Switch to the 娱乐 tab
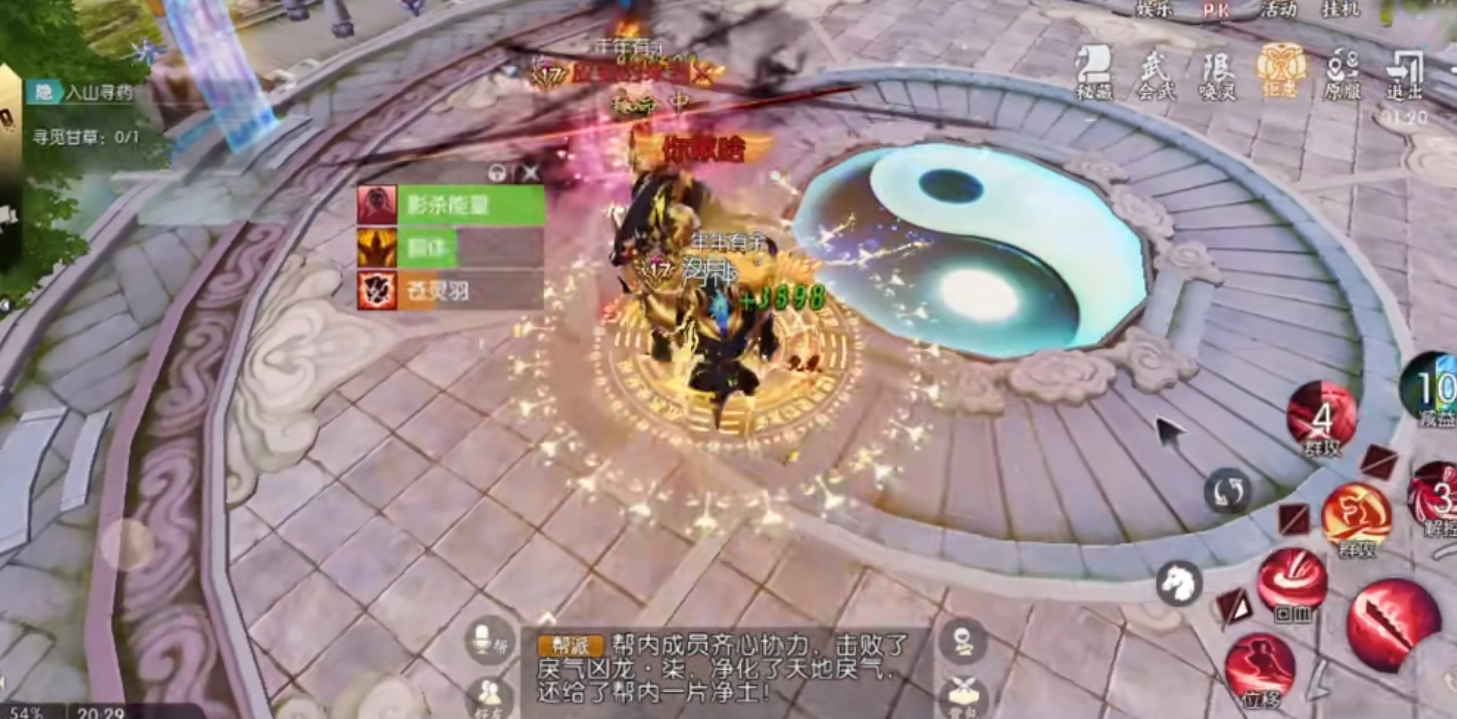 point(1154,10)
